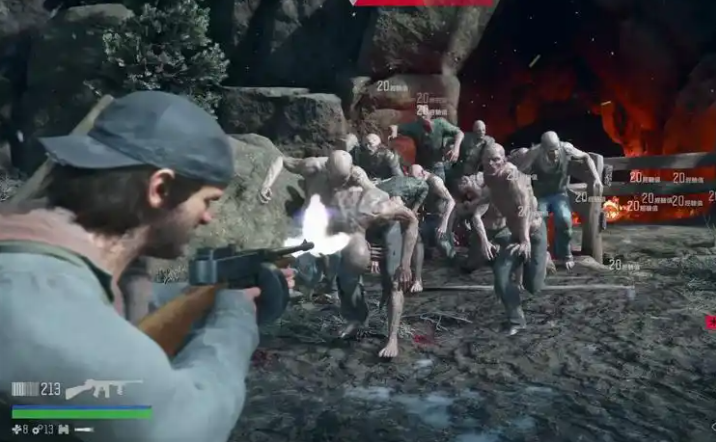Select the Tommy gun weapon icon

point(102,389)
